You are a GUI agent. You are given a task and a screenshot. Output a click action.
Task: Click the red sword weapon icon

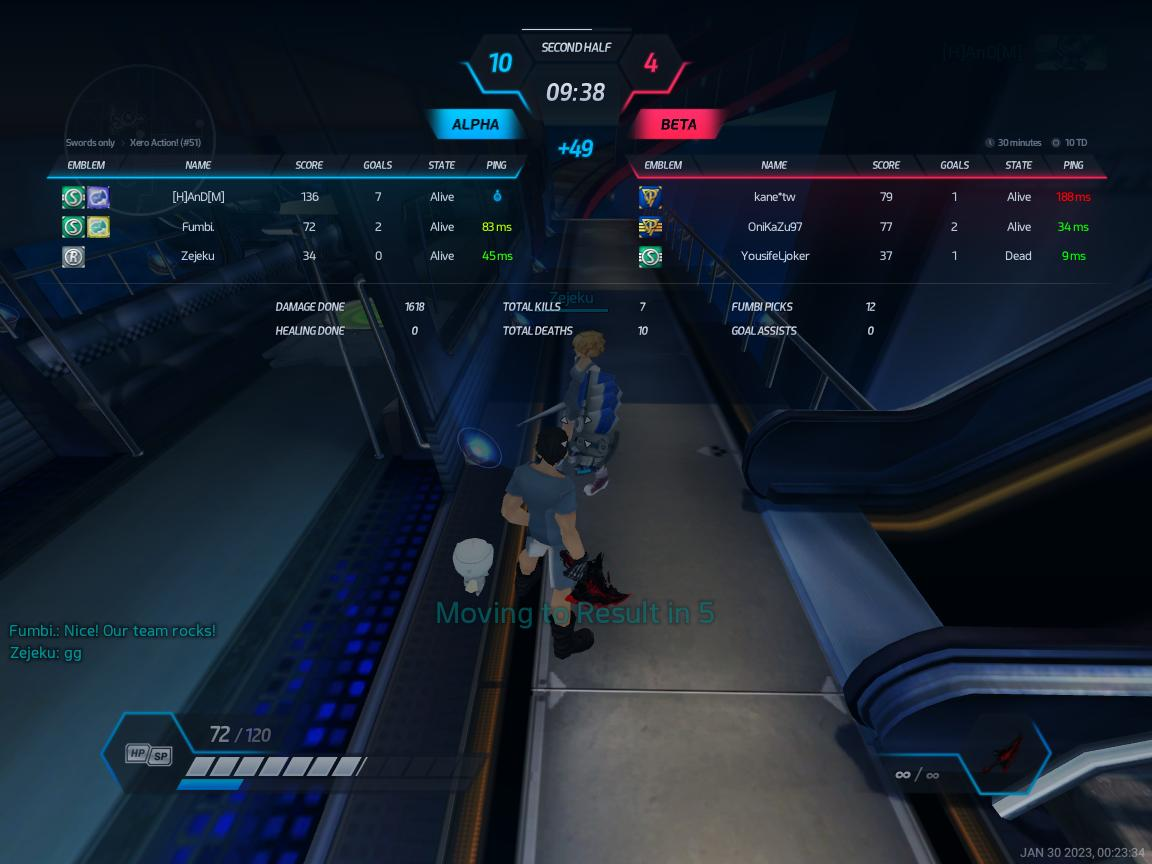pos(1002,755)
